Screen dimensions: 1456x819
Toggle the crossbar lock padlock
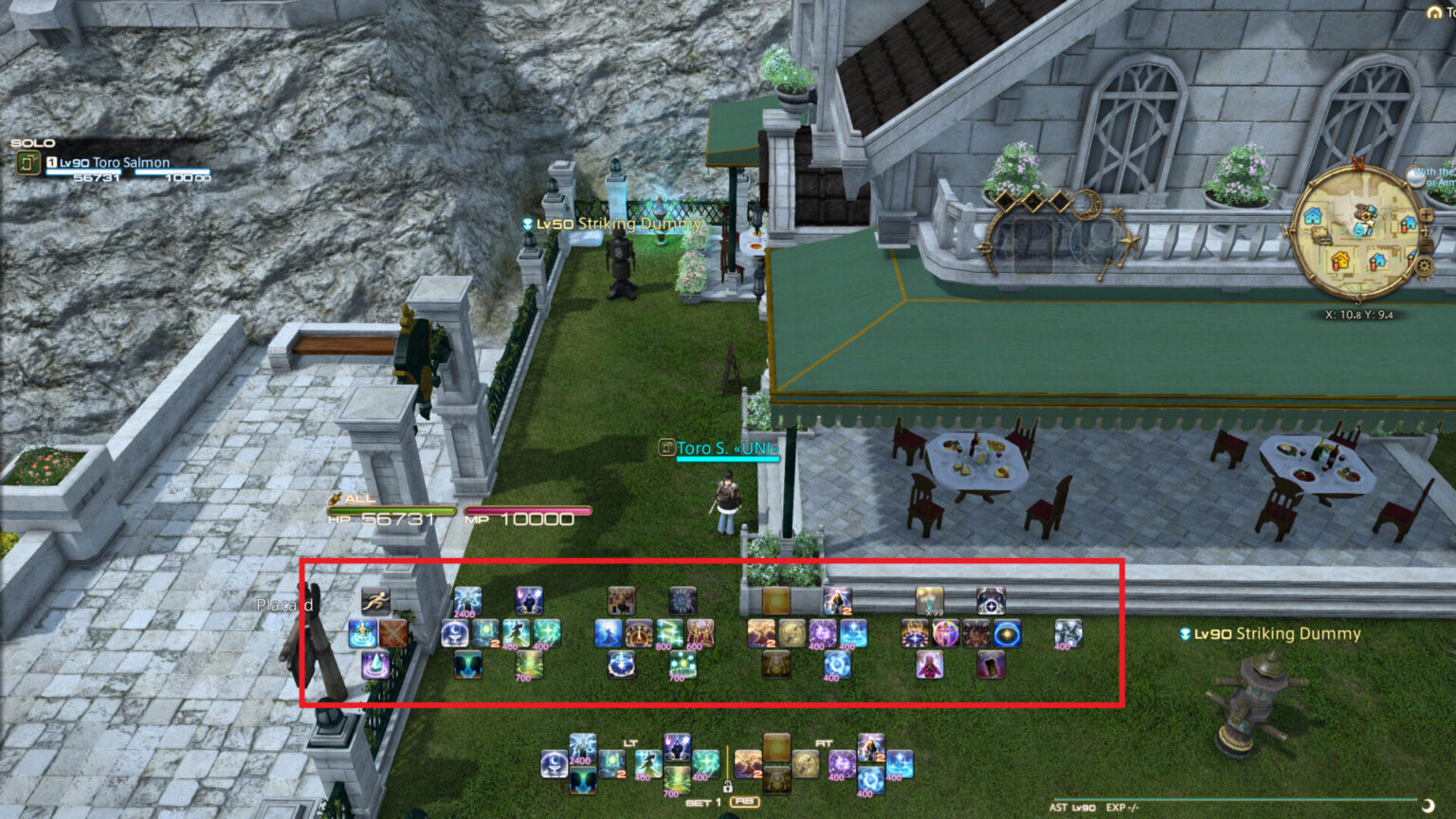pos(728,788)
